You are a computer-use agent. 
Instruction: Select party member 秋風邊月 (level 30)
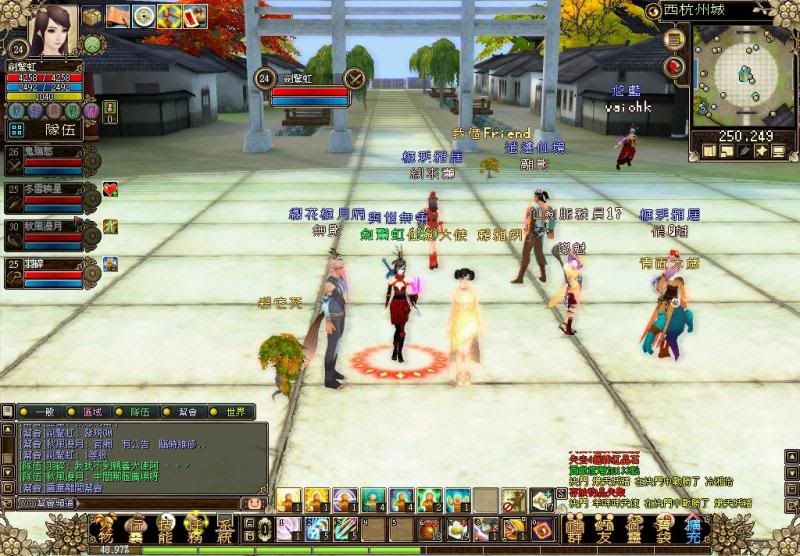(55, 231)
